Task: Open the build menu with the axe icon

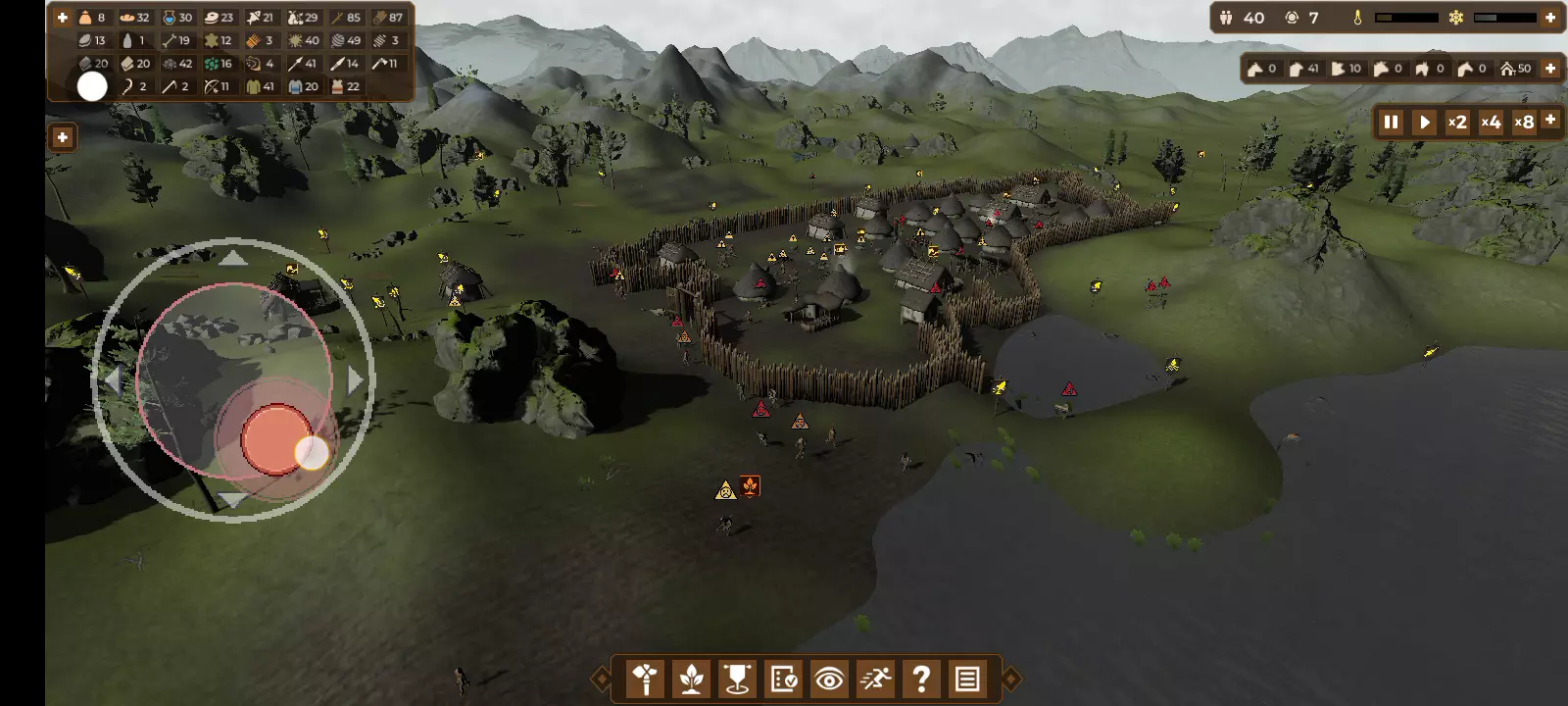Action: [x=646, y=679]
